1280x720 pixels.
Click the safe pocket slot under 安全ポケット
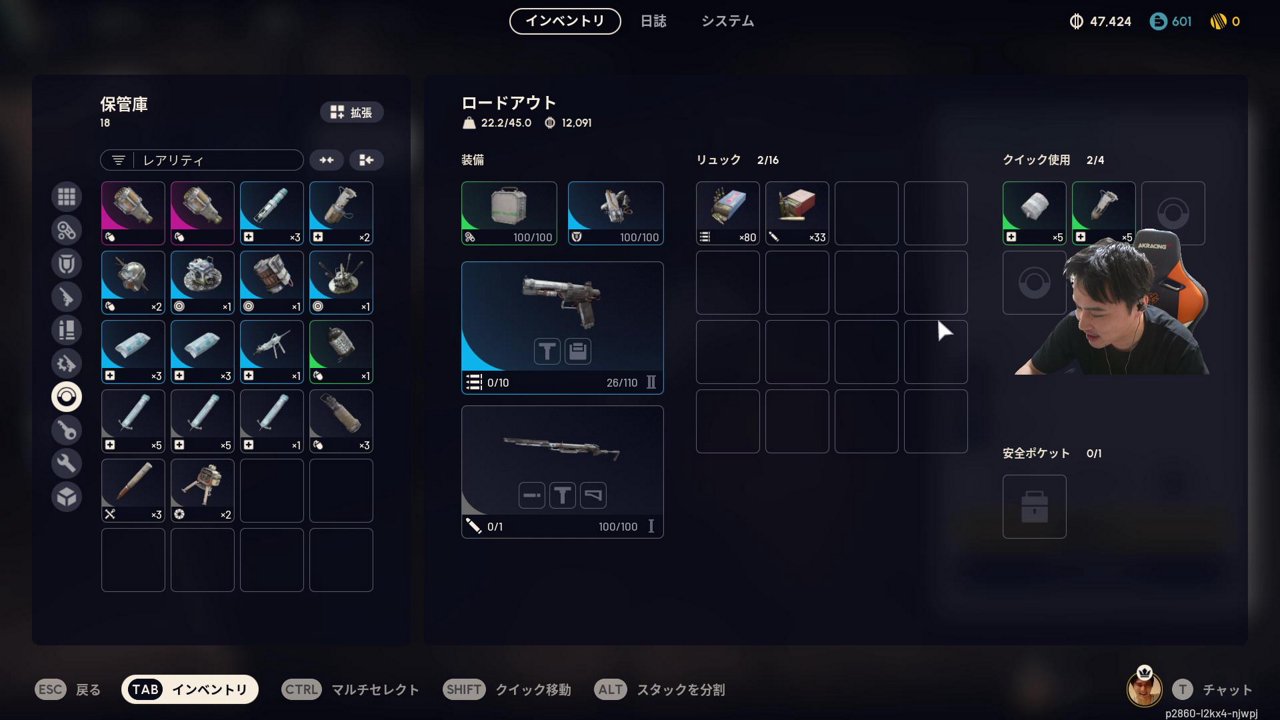[x=1034, y=506]
